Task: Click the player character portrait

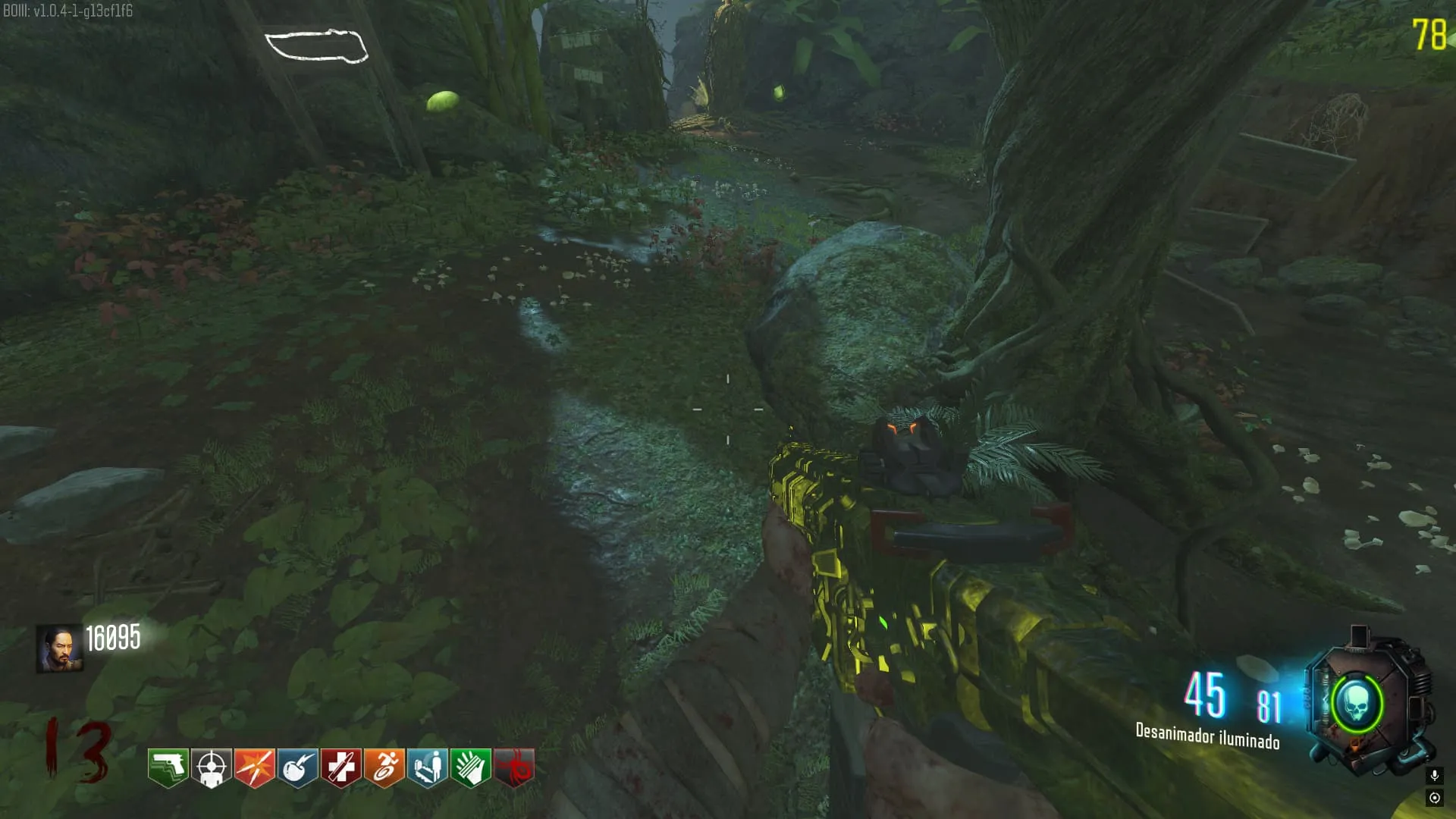Action: [x=59, y=648]
